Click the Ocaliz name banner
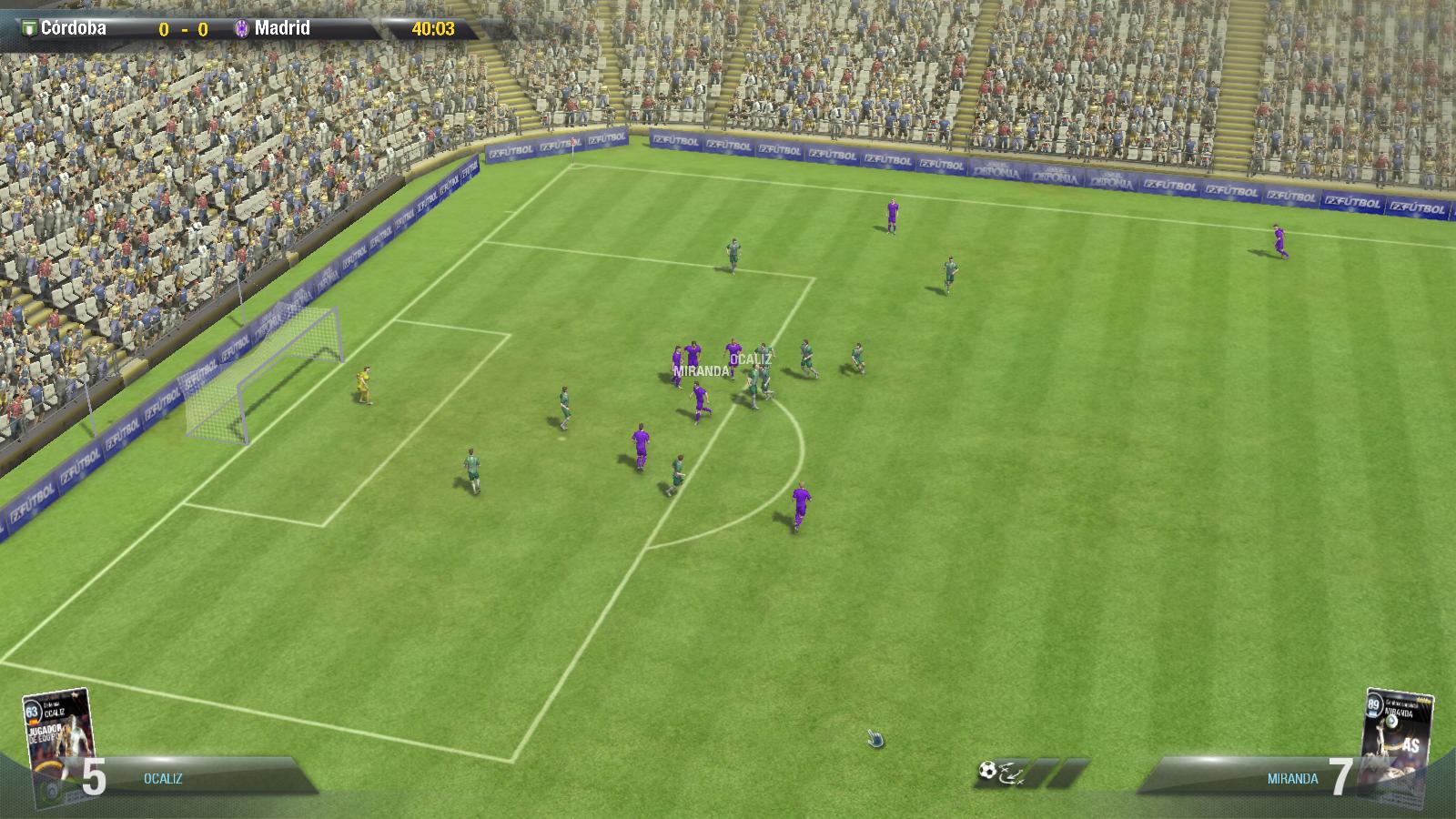Viewport: 1456px width, 819px height. pos(163,779)
